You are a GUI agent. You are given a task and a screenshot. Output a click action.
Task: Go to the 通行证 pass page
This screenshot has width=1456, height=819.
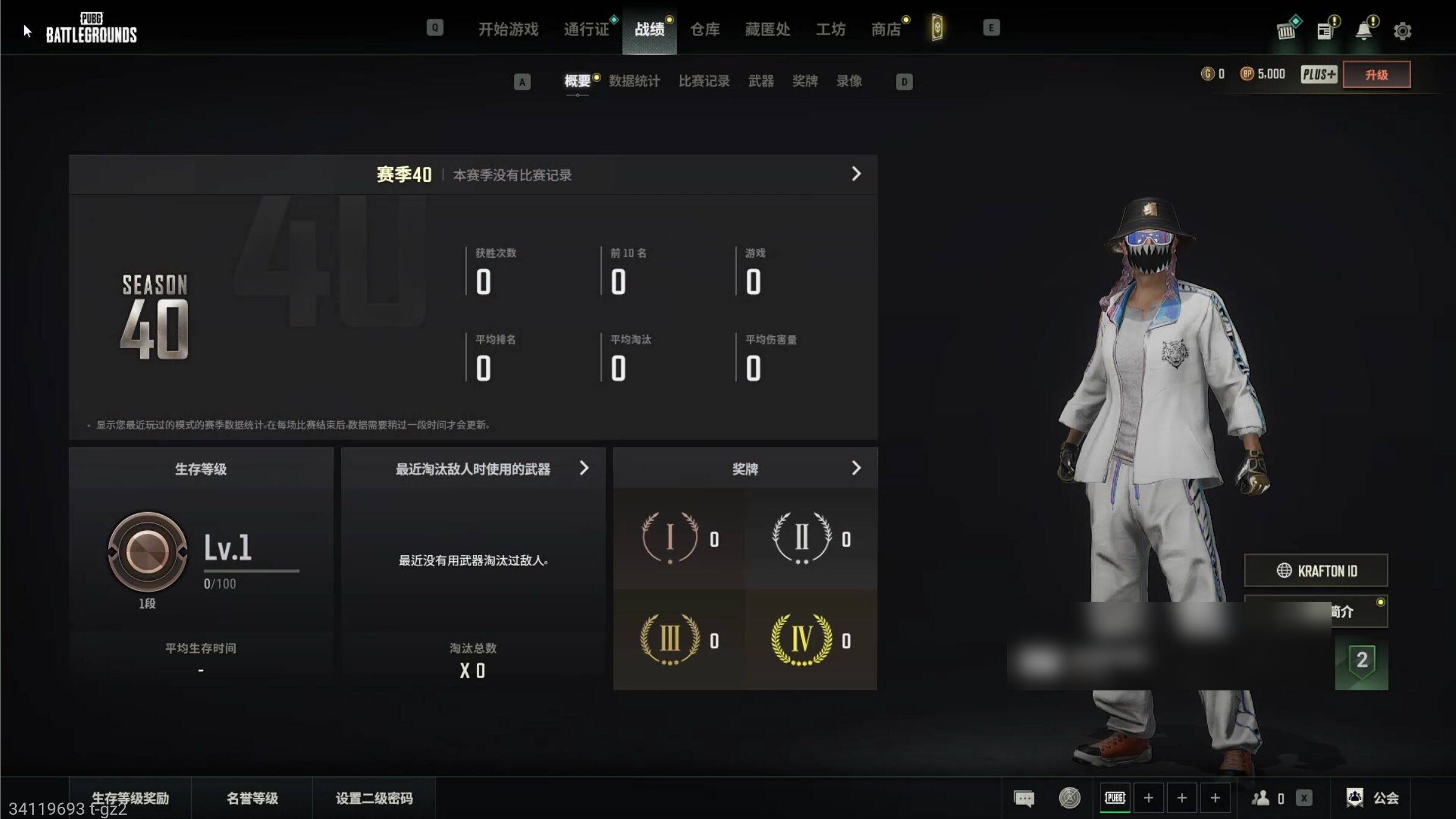pyautogui.click(x=586, y=29)
